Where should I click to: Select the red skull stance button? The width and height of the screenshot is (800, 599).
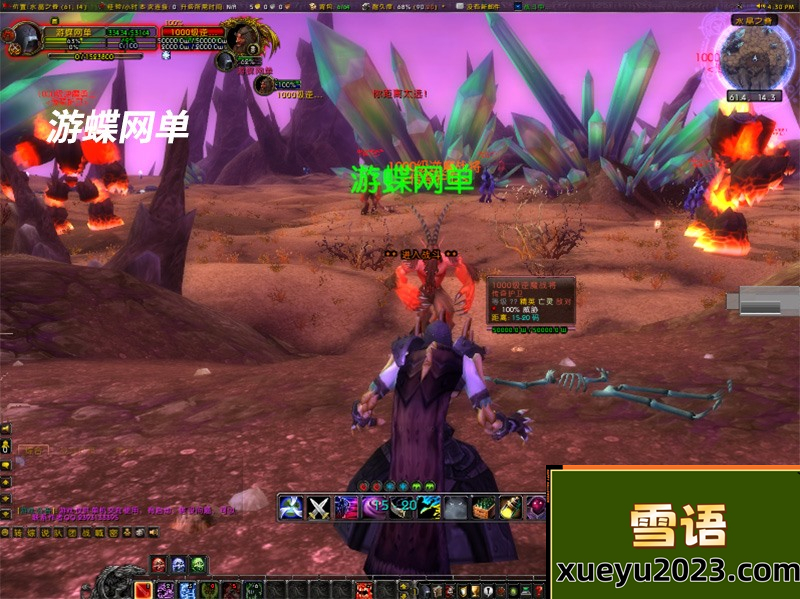click(160, 565)
